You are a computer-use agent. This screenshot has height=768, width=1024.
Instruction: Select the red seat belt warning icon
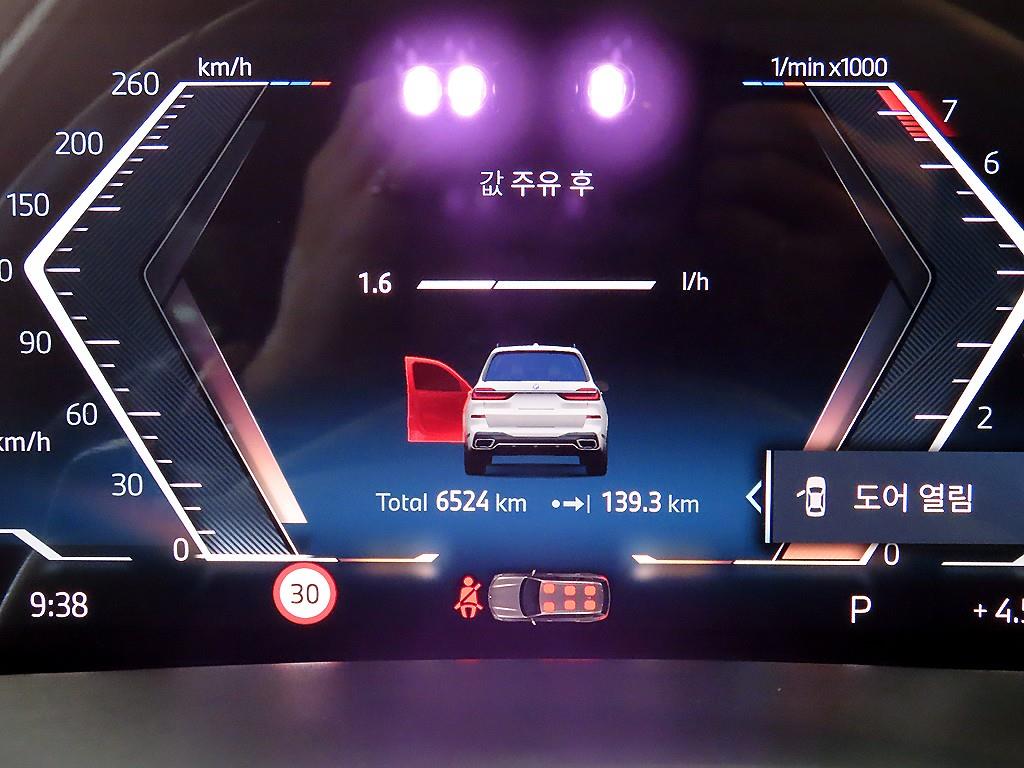[x=467, y=597]
